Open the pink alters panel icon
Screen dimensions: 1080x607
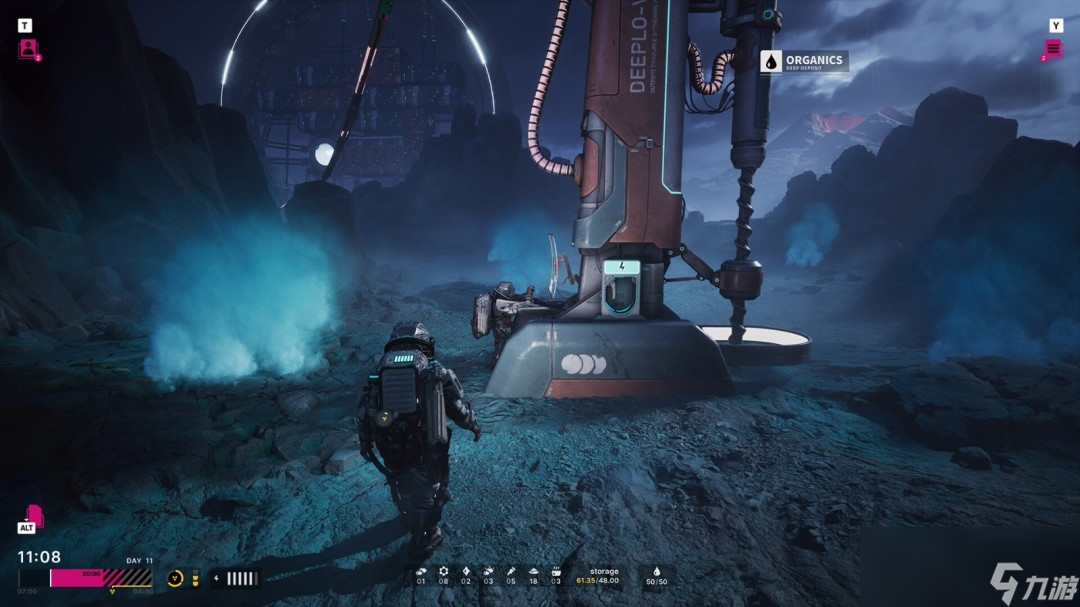(x=28, y=48)
